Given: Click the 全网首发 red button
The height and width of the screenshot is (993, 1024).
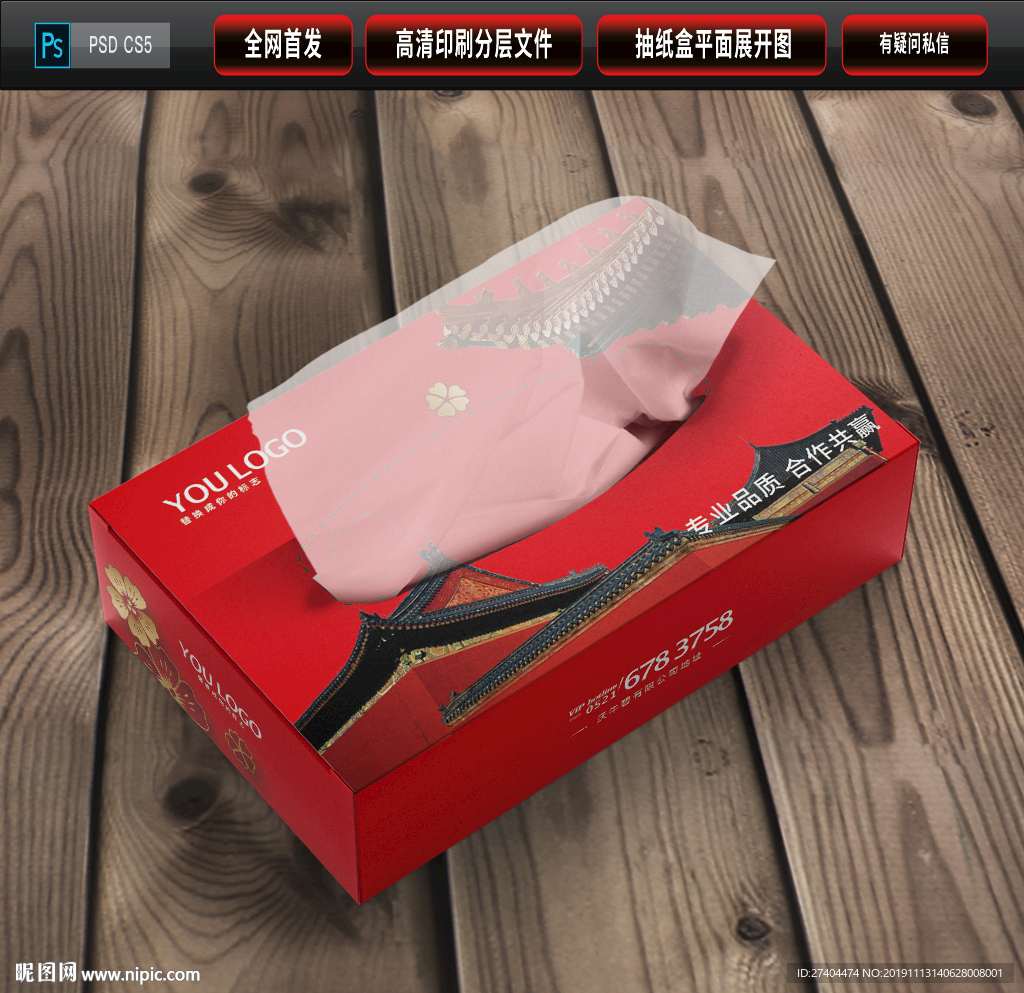Looking at the screenshot, I should (283, 45).
